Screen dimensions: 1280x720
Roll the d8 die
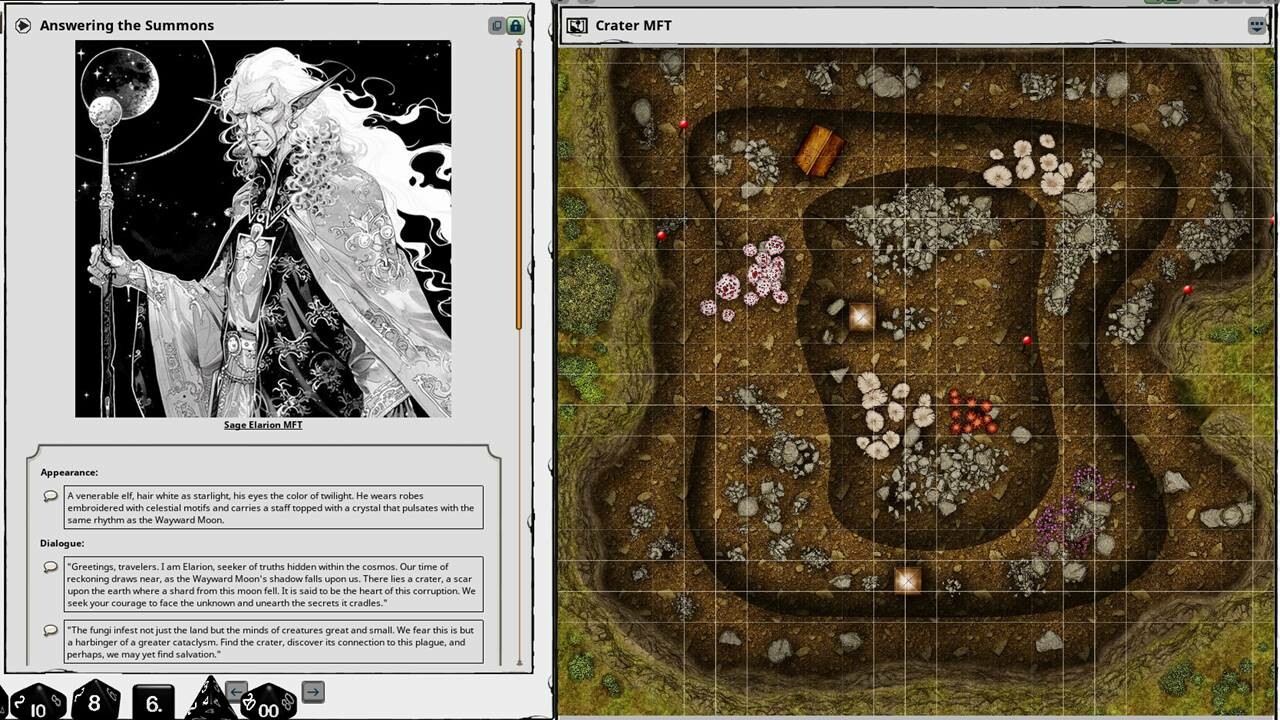93,701
